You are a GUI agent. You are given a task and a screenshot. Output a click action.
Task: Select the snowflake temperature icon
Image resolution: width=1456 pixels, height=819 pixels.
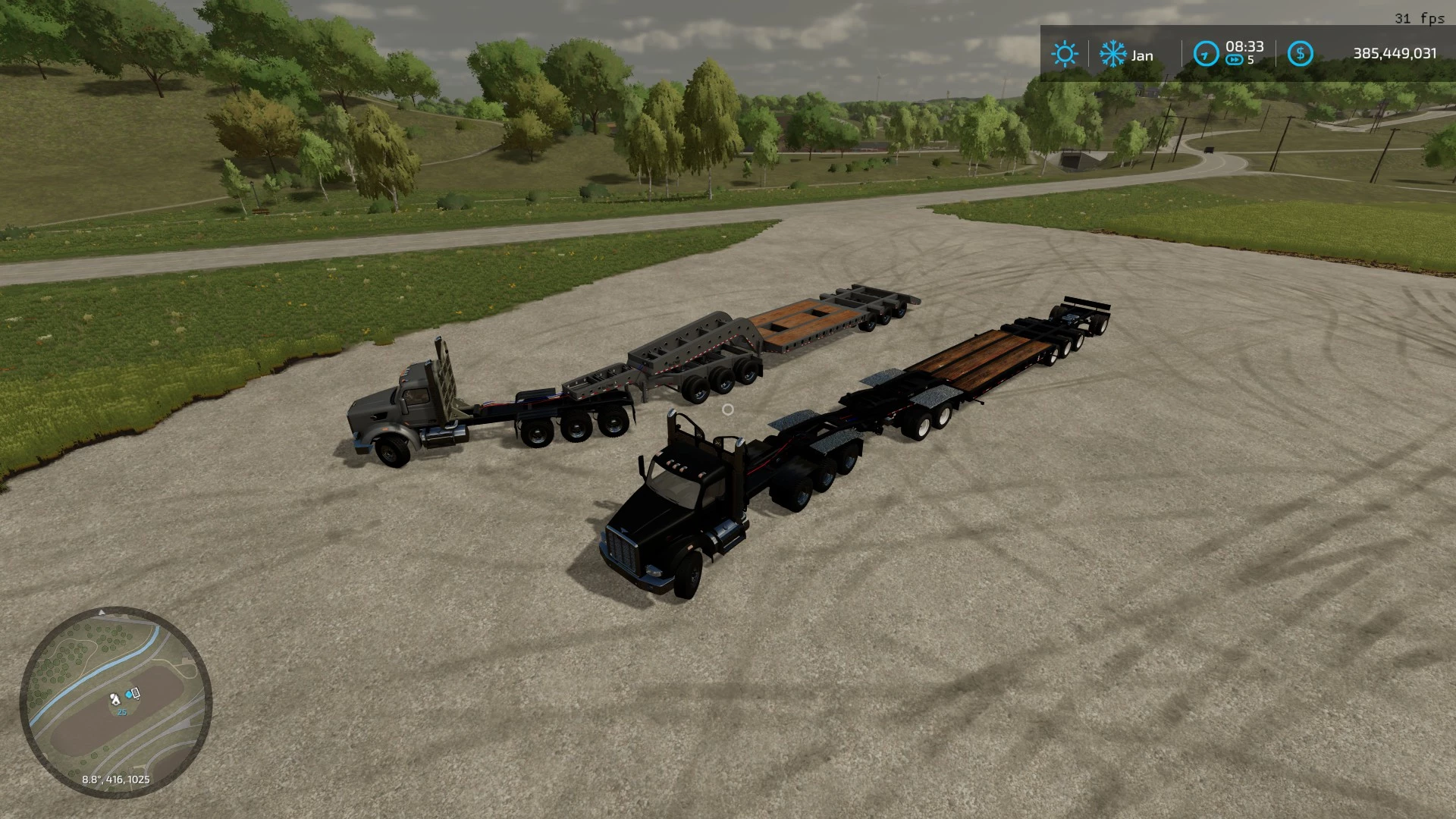[1114, 55]
